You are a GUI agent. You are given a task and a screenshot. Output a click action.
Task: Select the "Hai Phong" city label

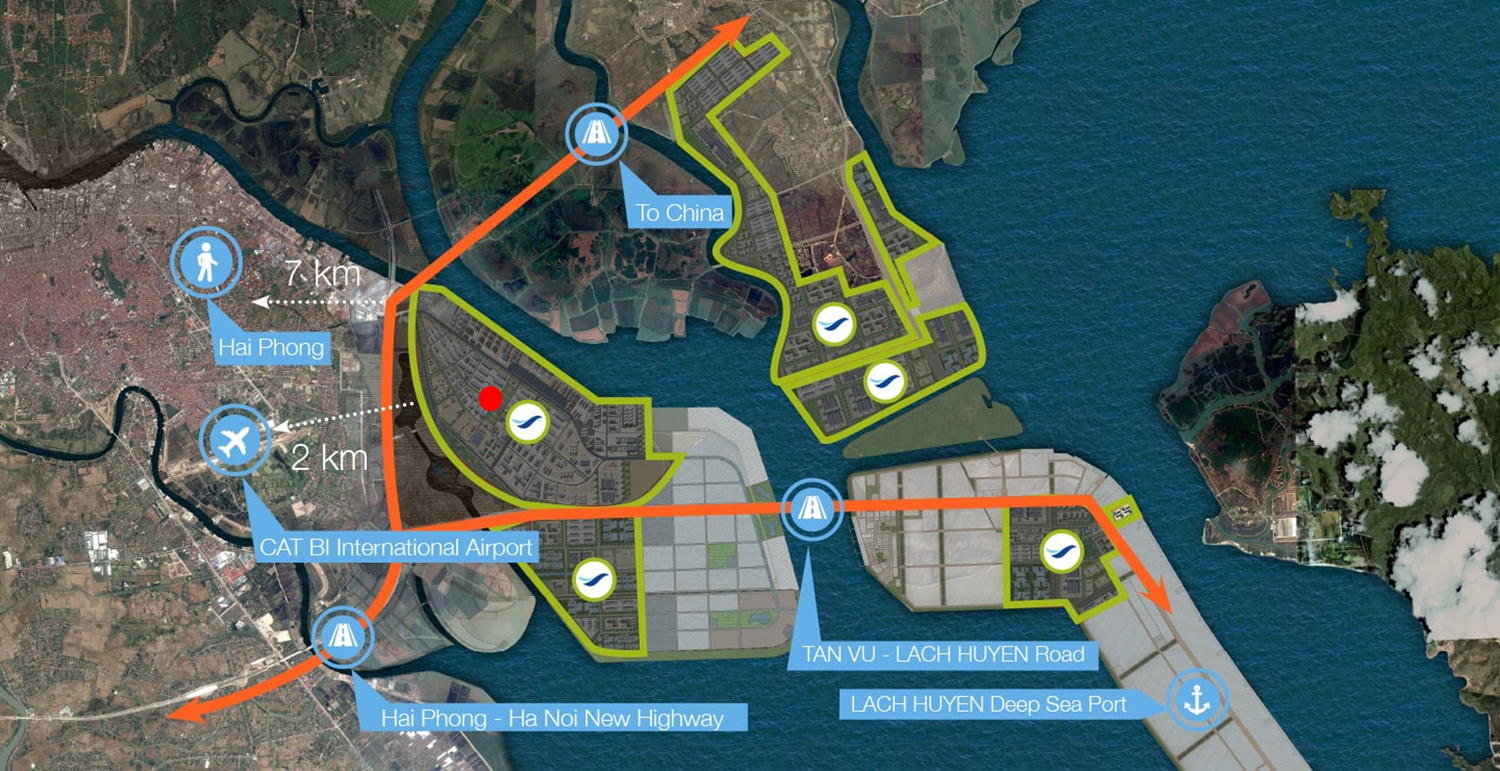tap(273, 348)
